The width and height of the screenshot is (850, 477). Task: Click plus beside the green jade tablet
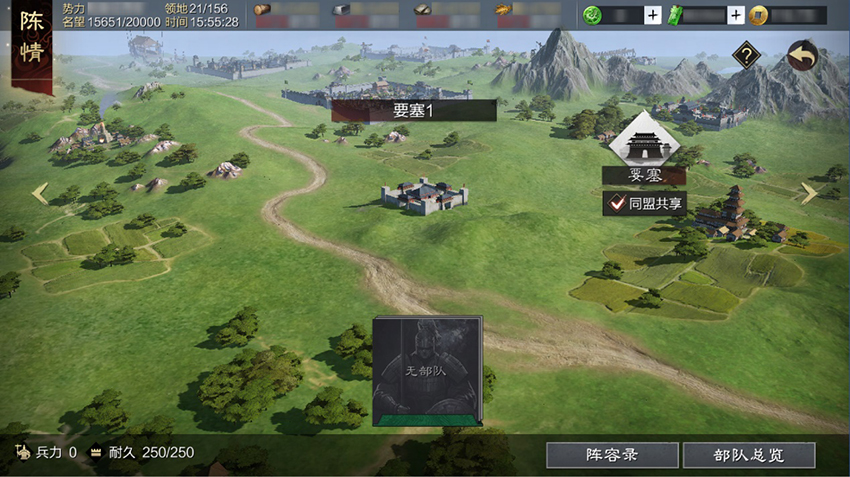736,15
